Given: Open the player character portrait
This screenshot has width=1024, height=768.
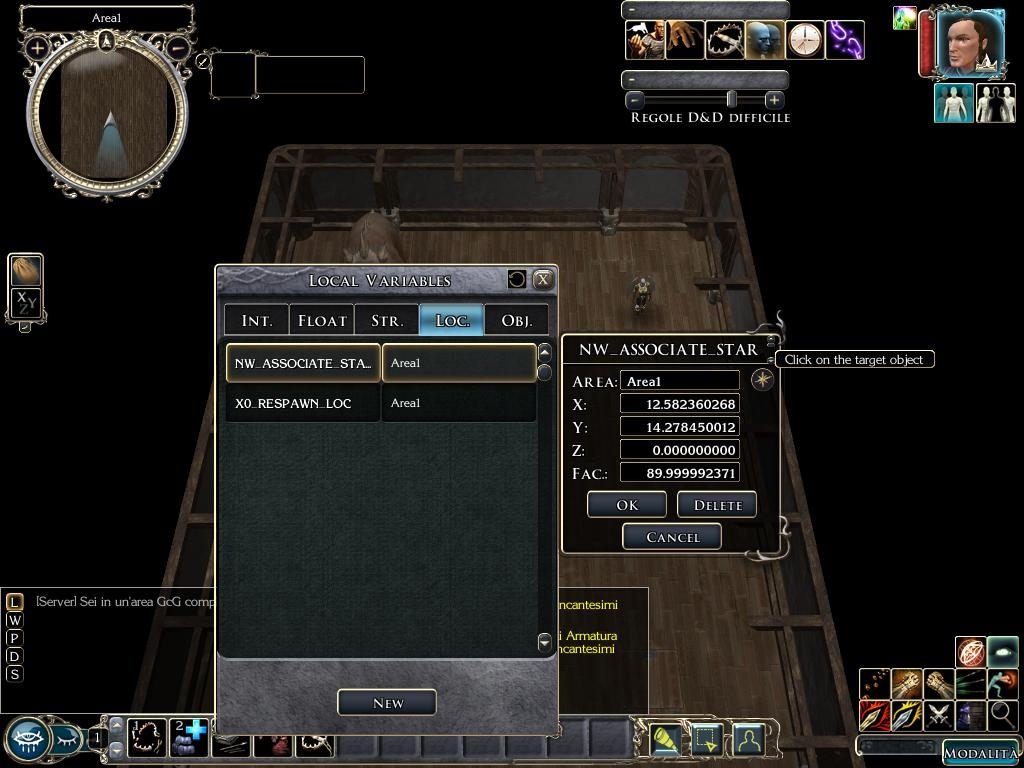Looking at the screenshot, I should tap(970, 44).
